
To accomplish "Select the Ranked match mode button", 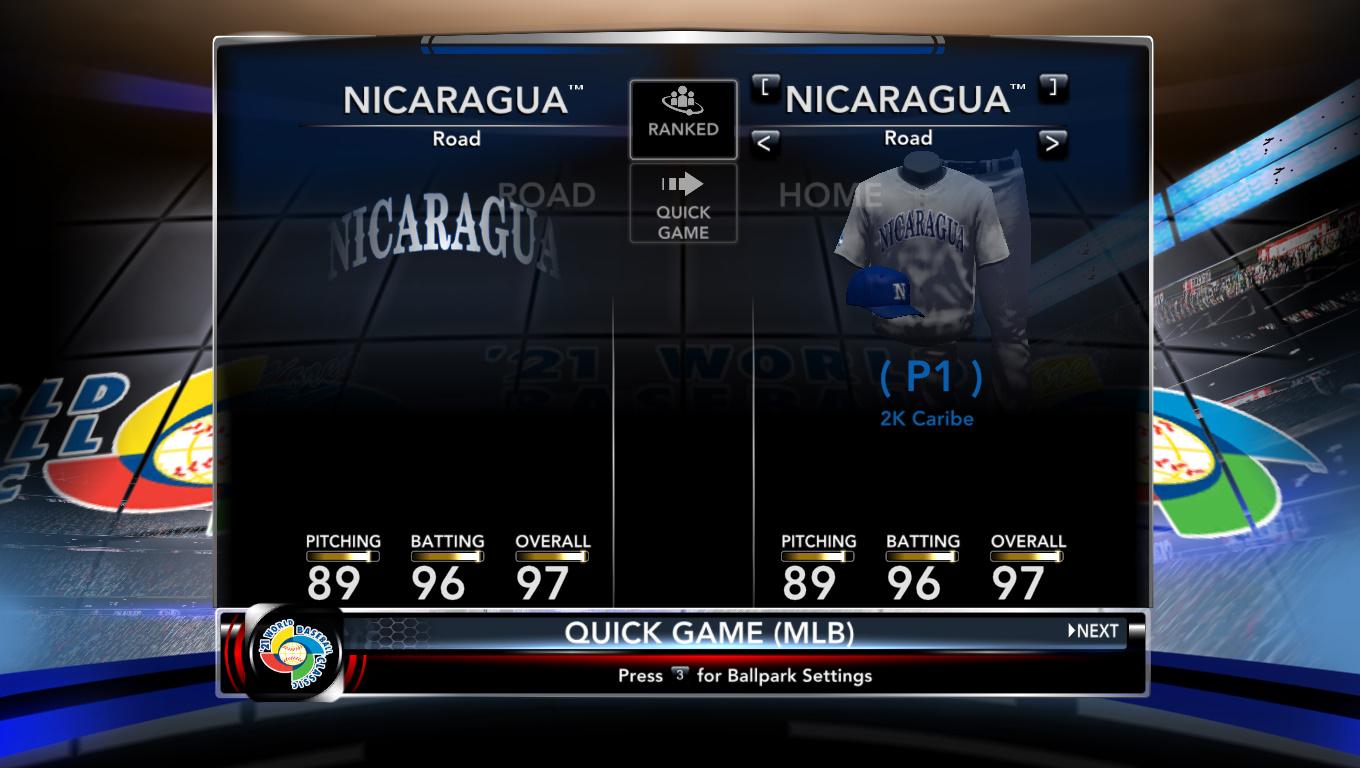I will (x=683, y=119).
